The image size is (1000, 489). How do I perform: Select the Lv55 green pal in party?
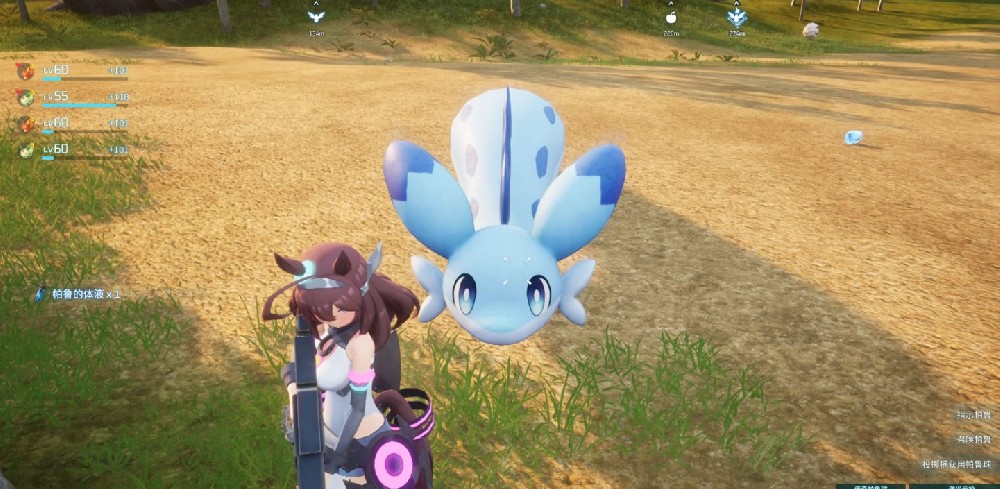pos(25,97)
